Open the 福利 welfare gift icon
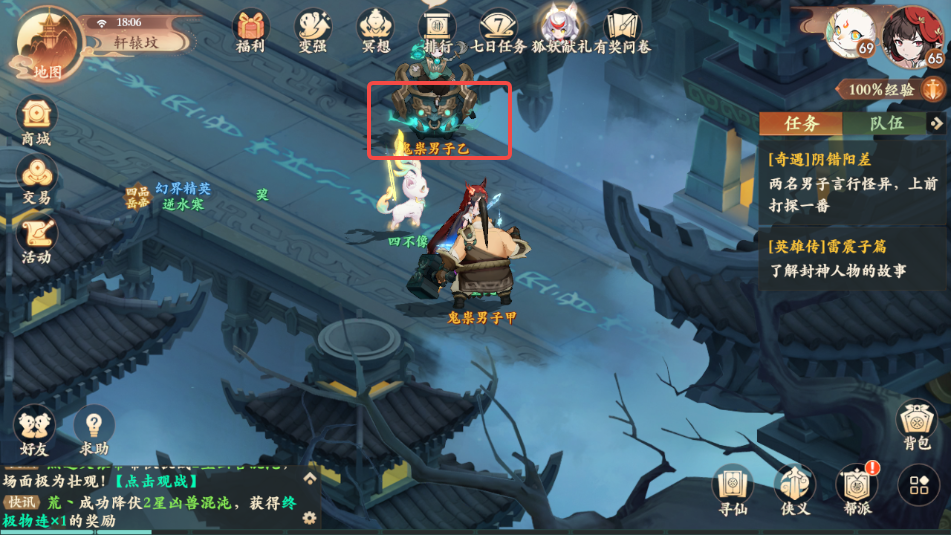 coord(250,28)
